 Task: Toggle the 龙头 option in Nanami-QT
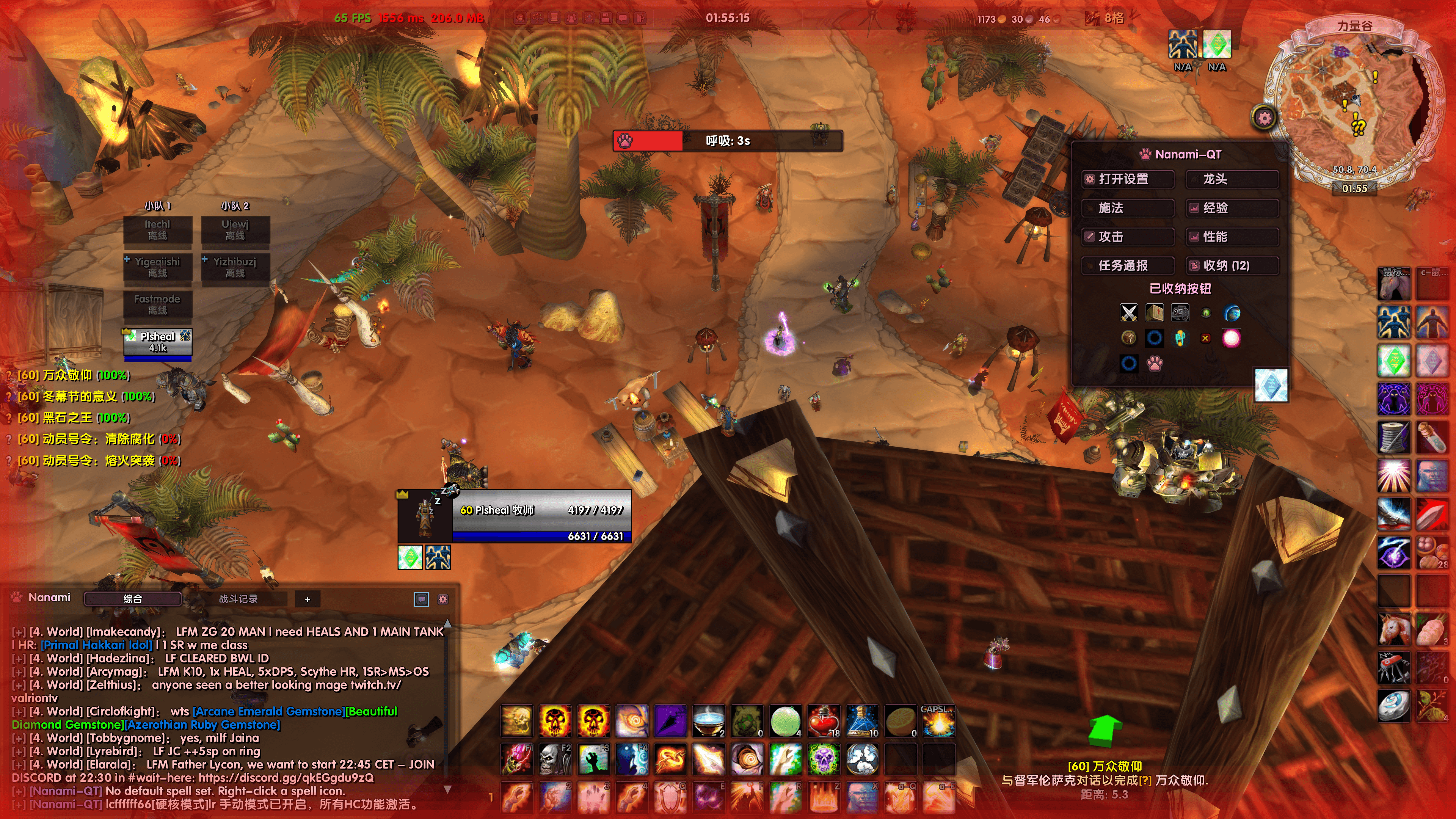[x=1232, y=179]
